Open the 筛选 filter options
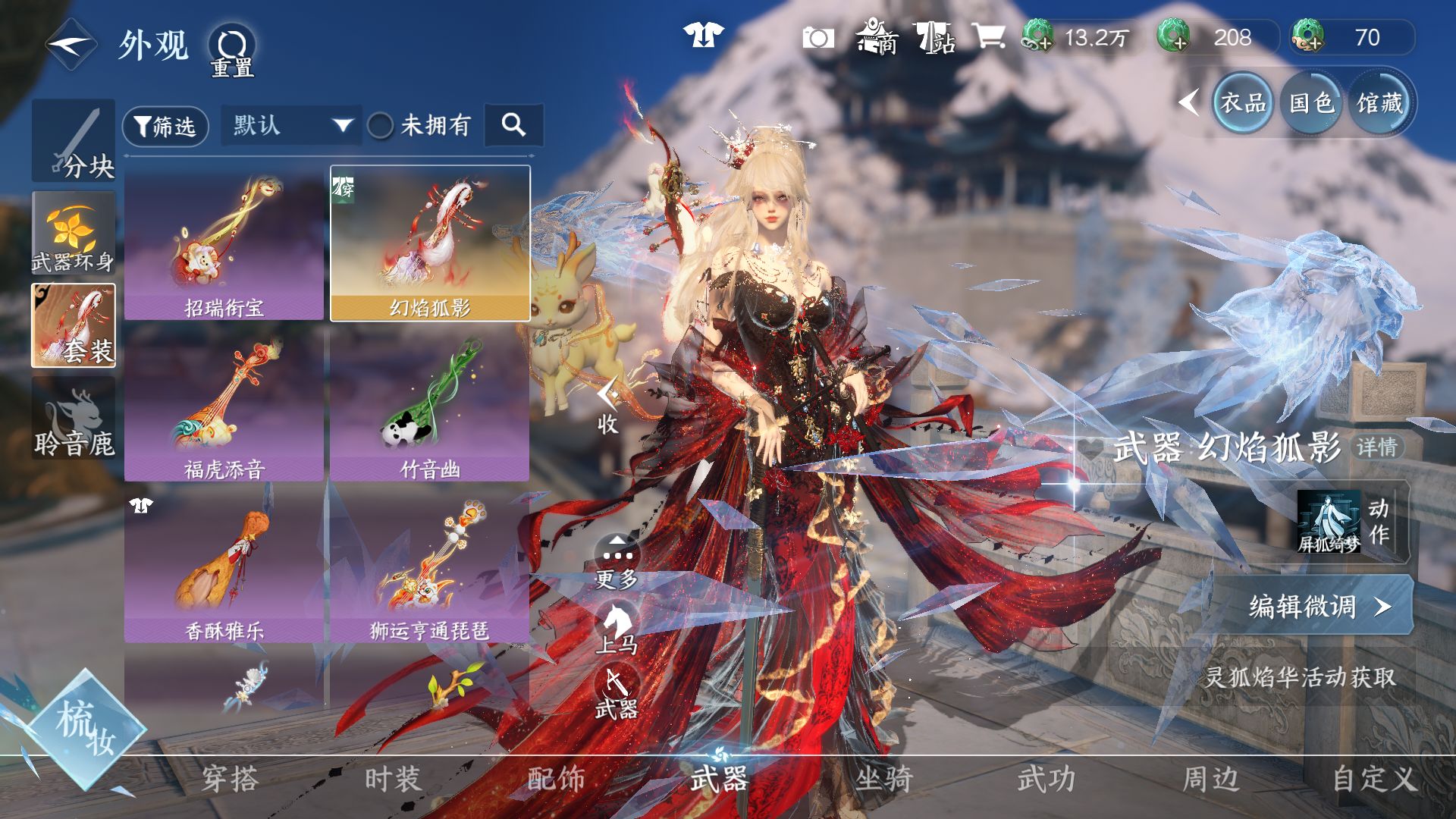Screen dimensions: 1456x819 (165, 126)
